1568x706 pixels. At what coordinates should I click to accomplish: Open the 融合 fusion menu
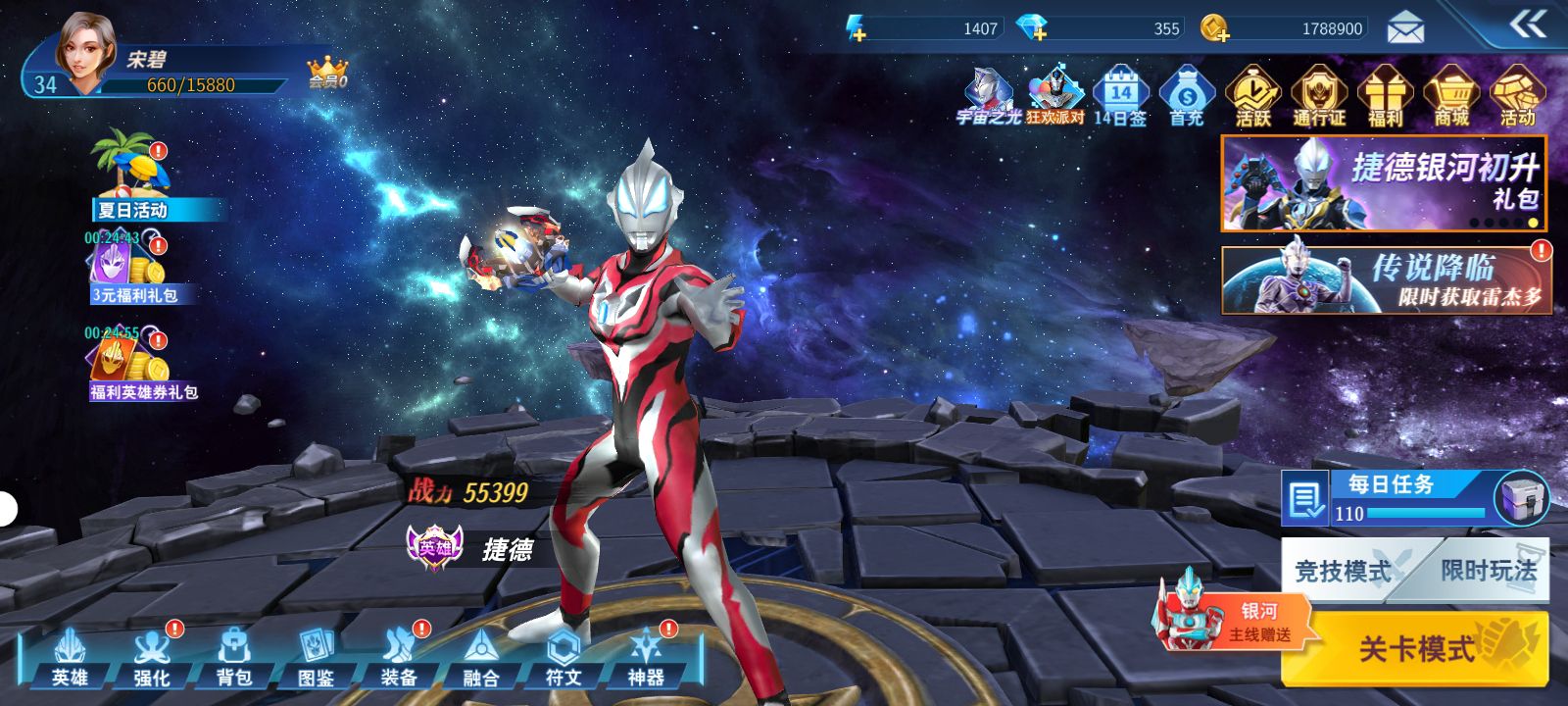pyautogui.click(x=481, y=659)
